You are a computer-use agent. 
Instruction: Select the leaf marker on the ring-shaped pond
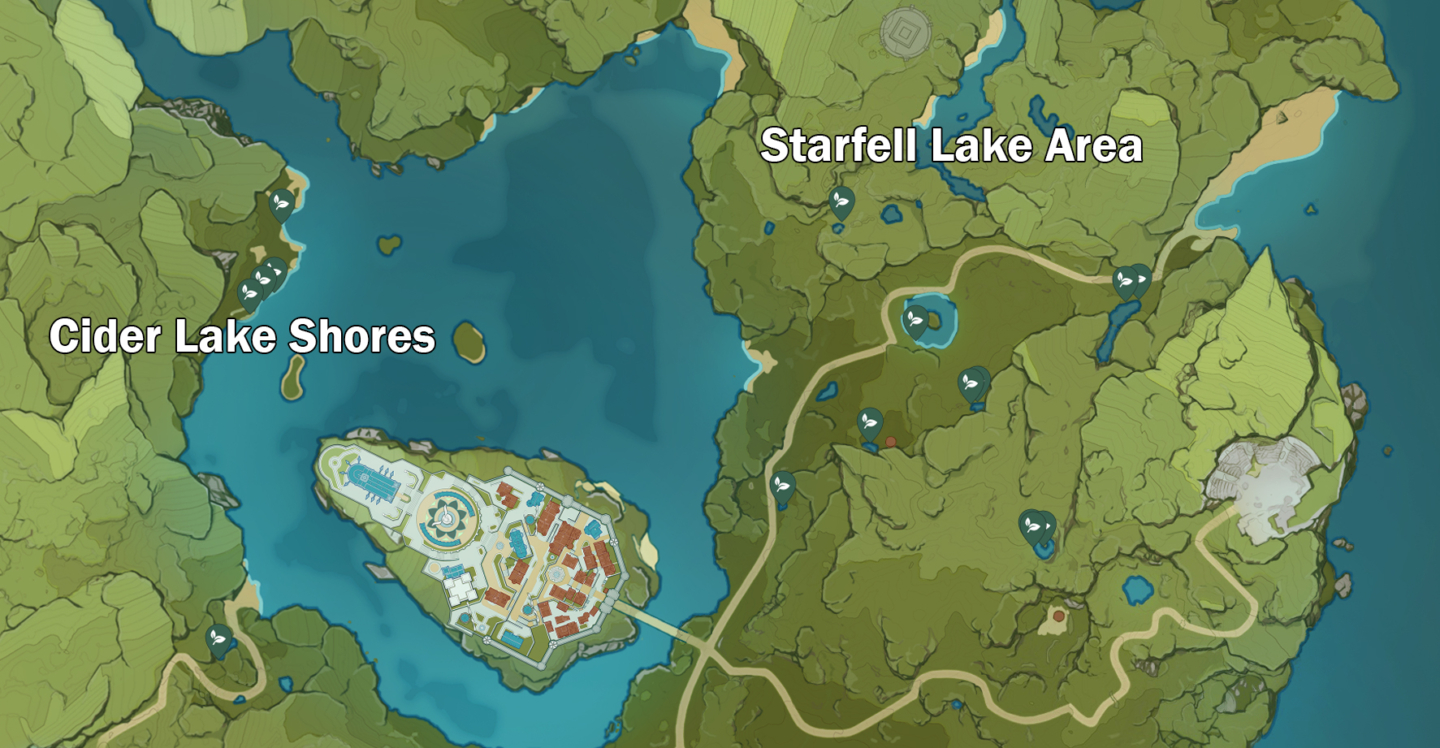(913, 320)
